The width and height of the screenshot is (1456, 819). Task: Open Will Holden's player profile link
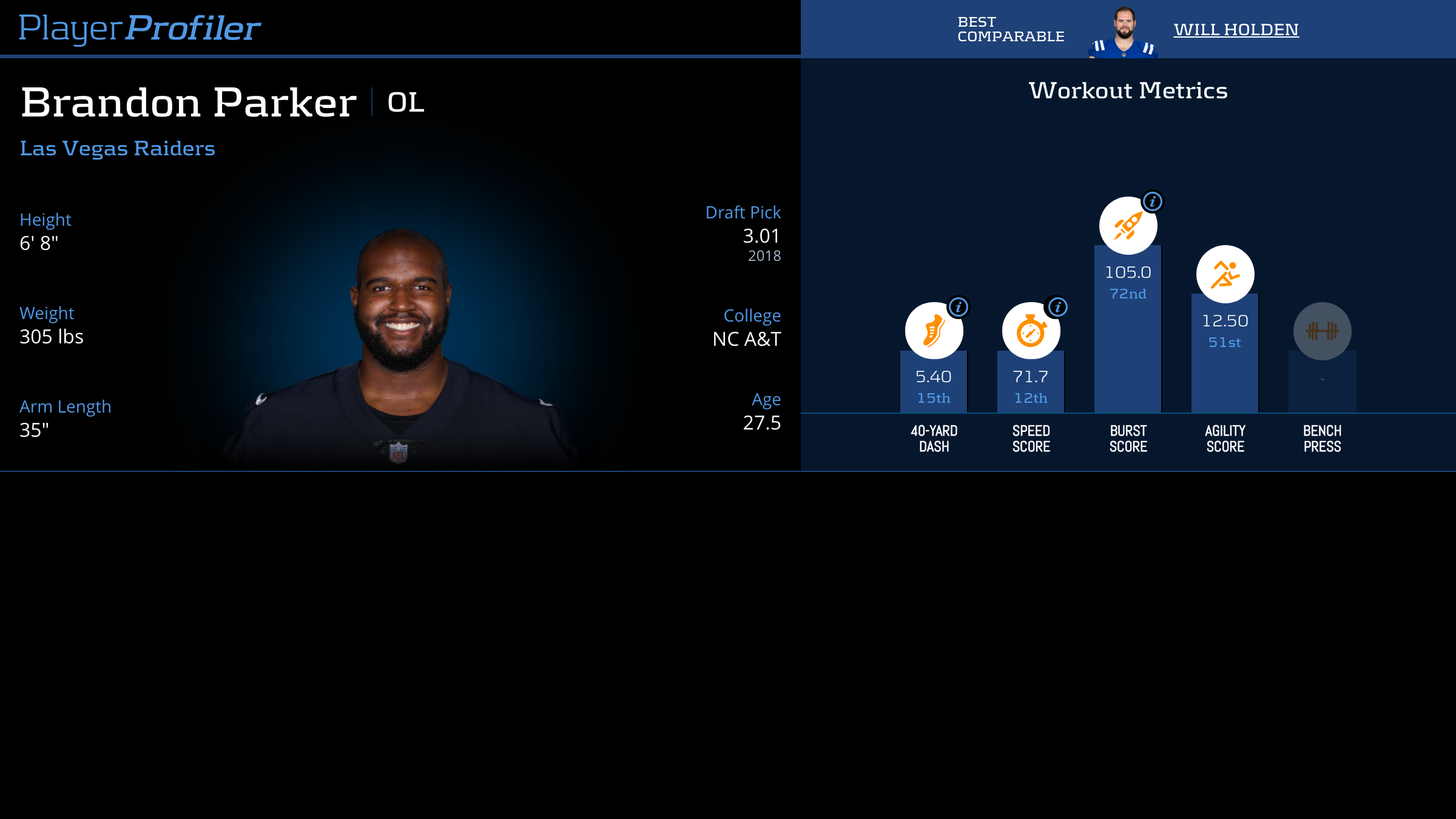tap(1236, 30)
